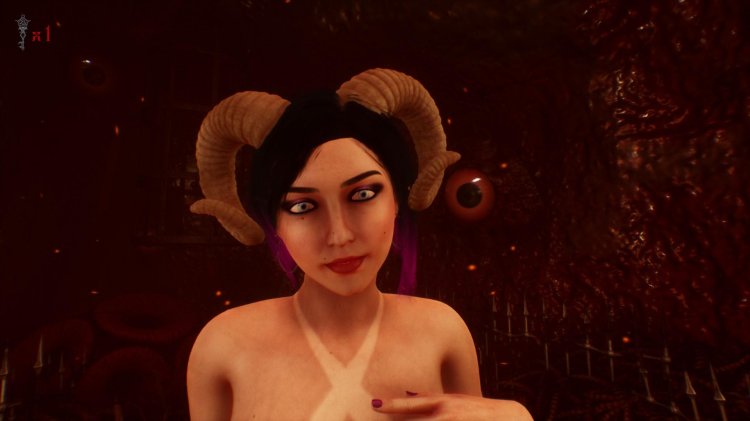
Task: Click the key item icon
Action: coord(19,33)
